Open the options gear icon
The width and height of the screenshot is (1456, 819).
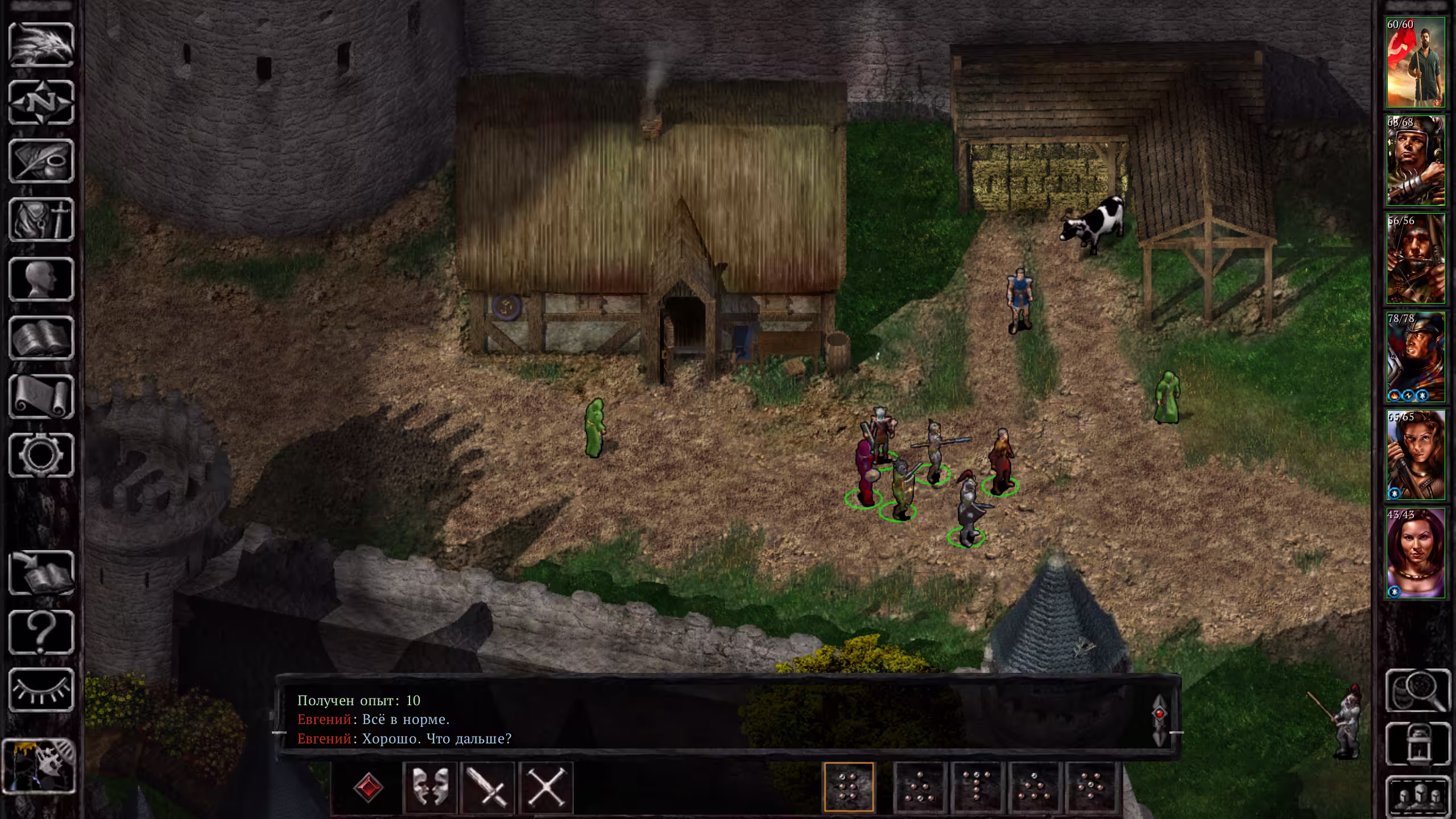[42, 456]
